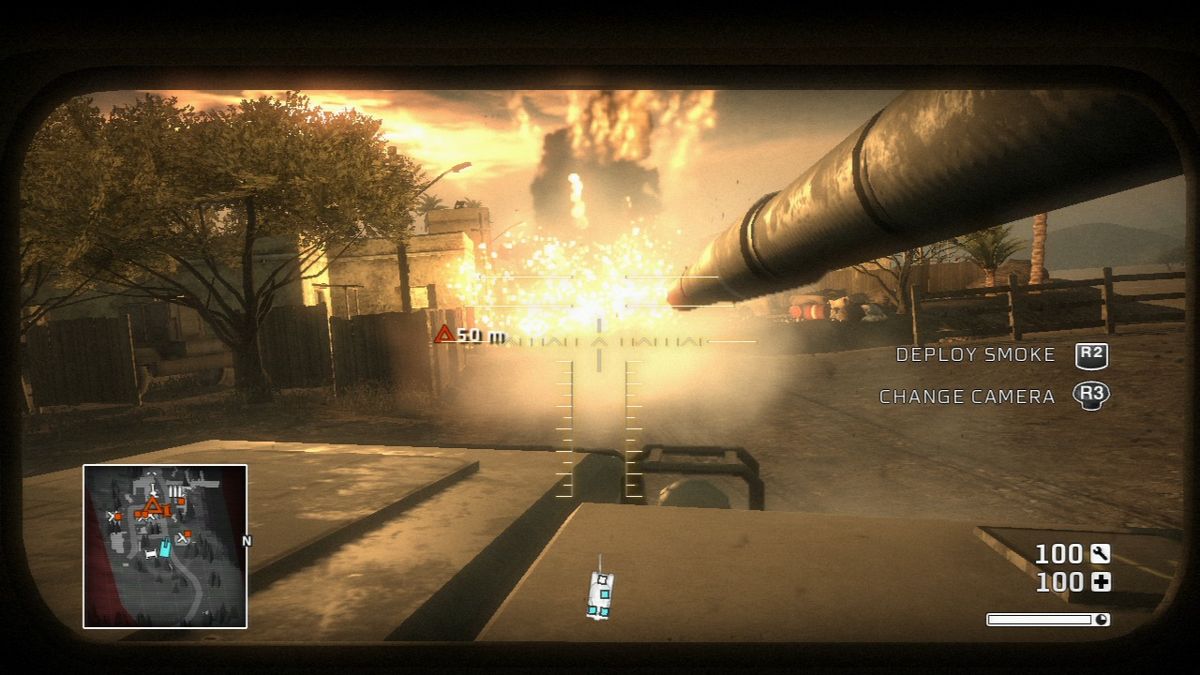Click the red triangle objective marker at 50 m
This screenshot has height=675, width=1200.
[445, 334]
